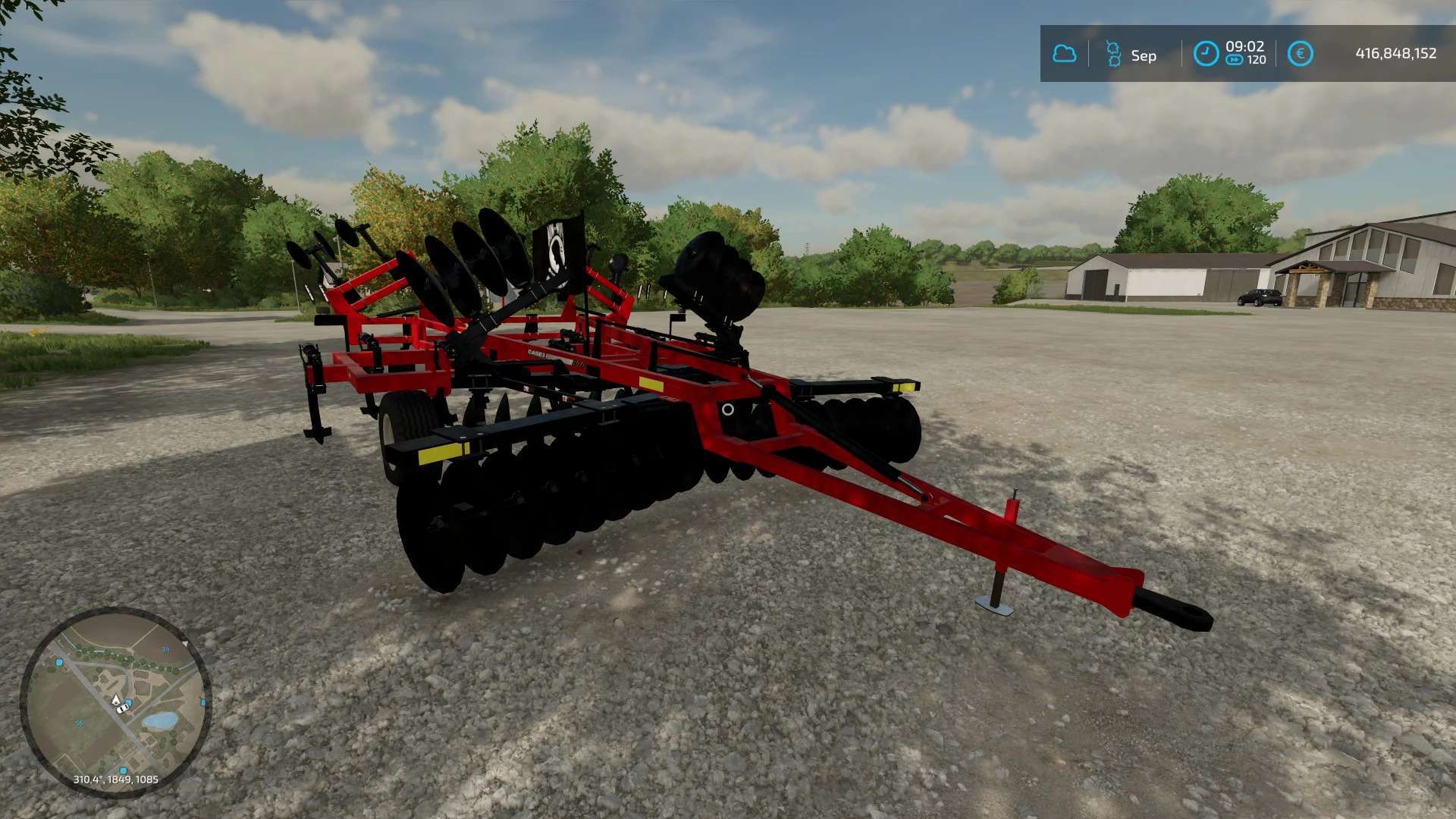
Task: Click the clock icon next to the time
Action: point(1205,52)
